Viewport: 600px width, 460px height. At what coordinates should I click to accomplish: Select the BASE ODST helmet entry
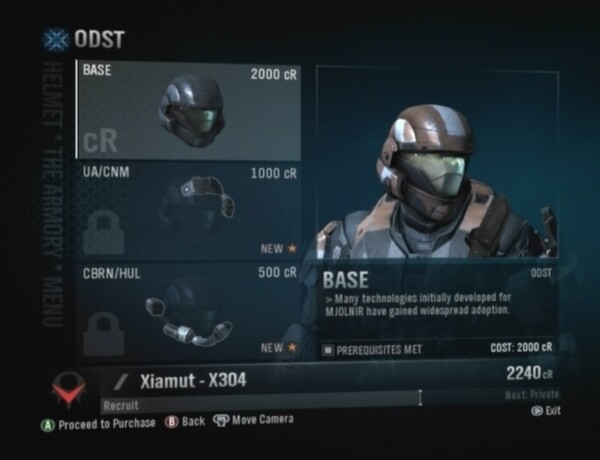(188, 110)
